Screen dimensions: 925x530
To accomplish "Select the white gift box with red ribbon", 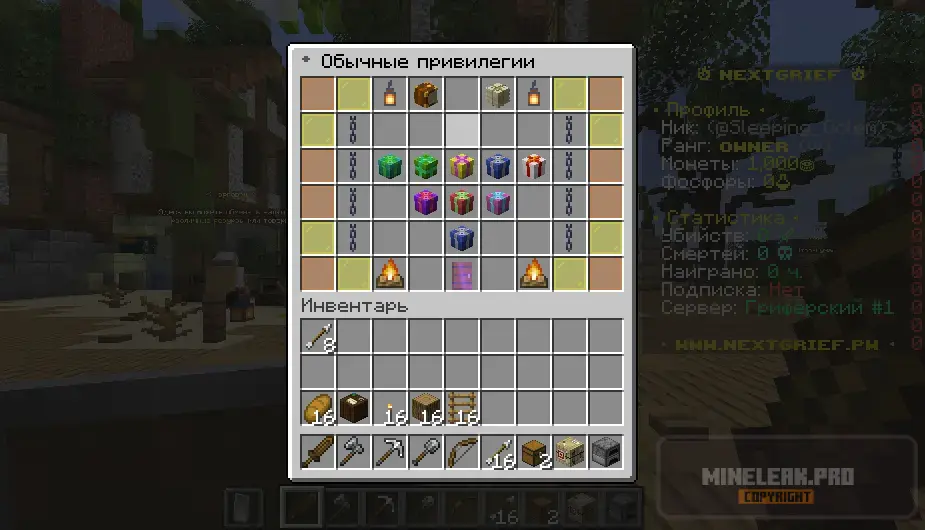I will (x=534, y=165).
